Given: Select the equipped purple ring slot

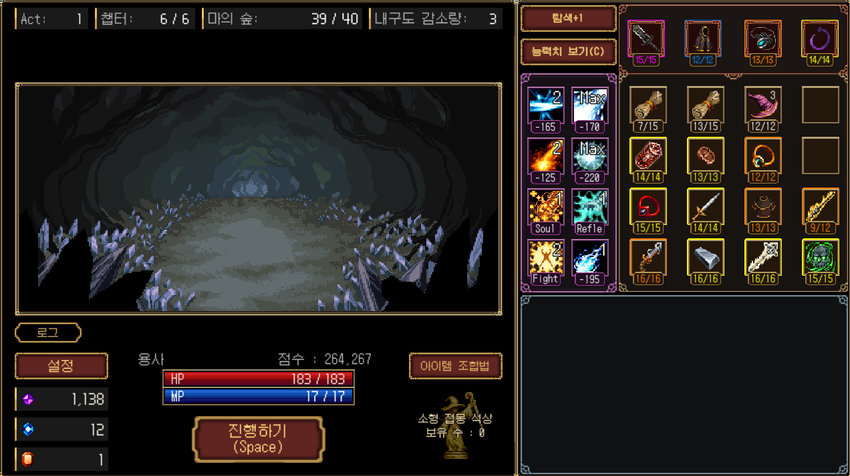Looking at the screenshot, I should click(819, 39).
